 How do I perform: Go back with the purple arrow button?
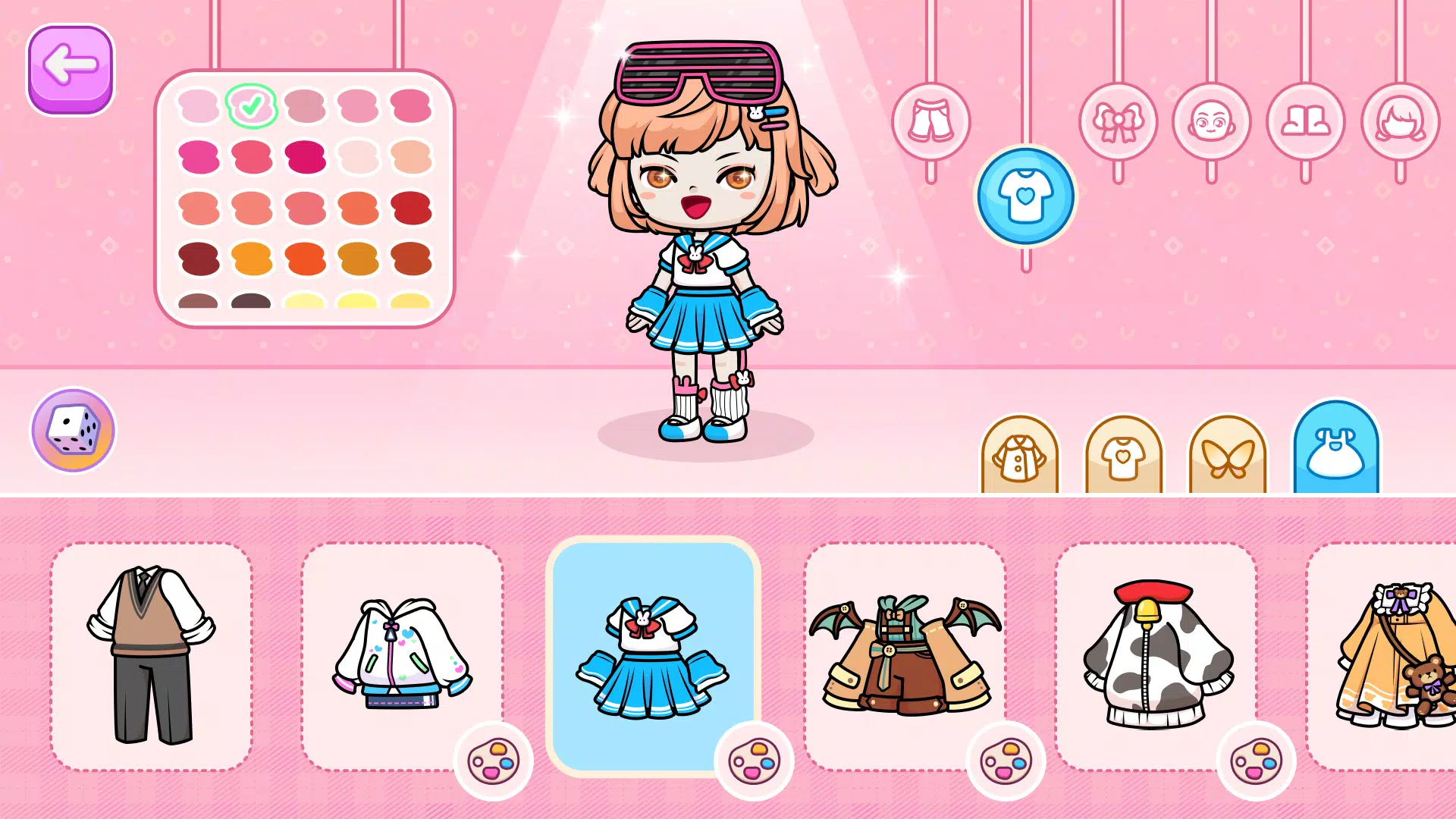coord(70,69)
